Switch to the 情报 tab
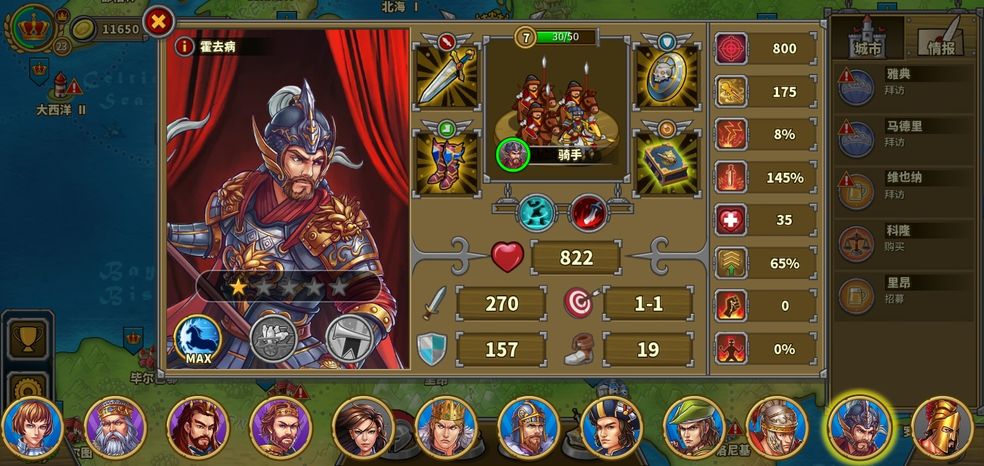The height and width of the screenshot is (466, 984). pyautogui.click(x=940, y=38)
